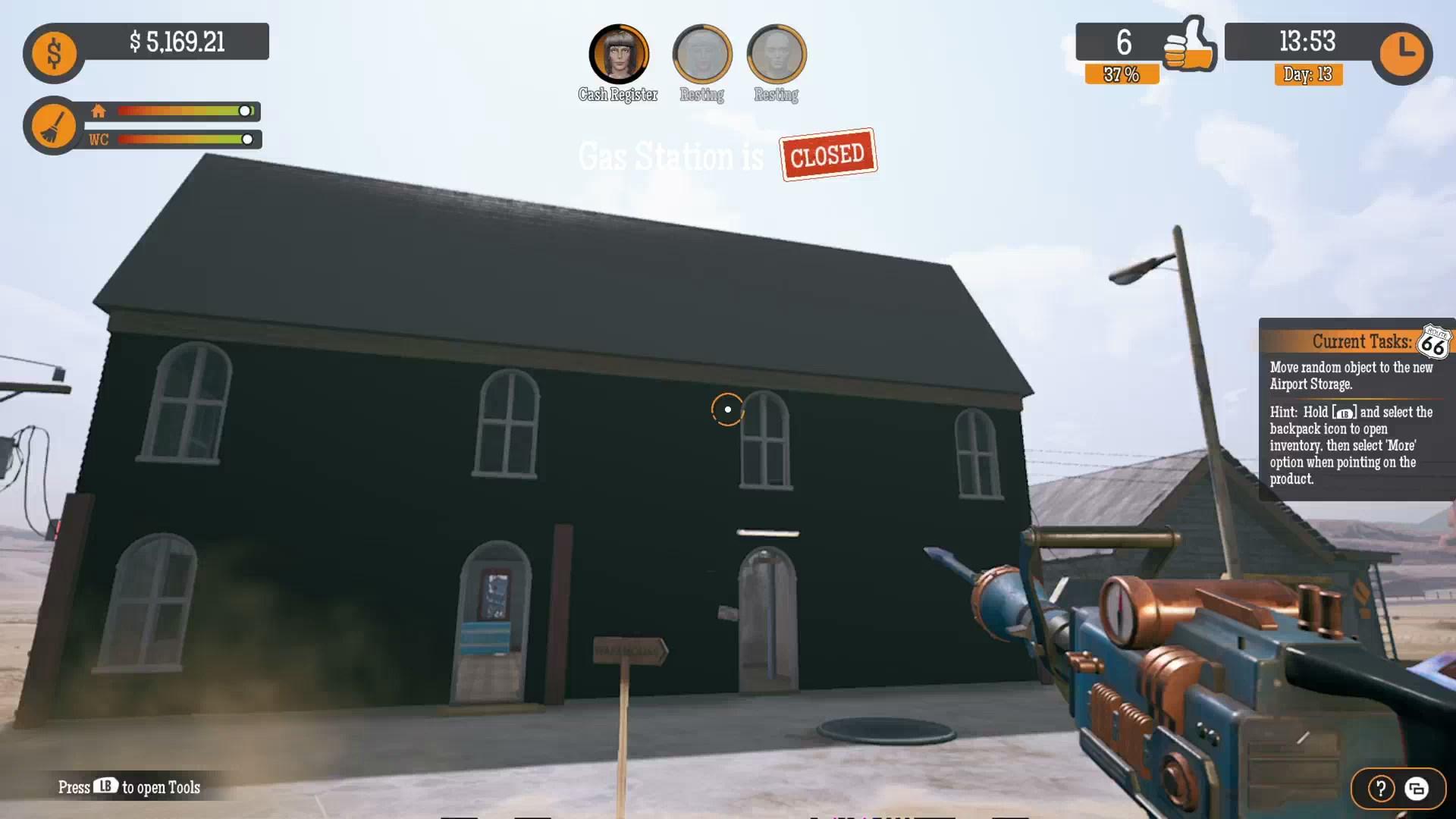The height and width of the screenshot is (819, 1456).
Task: Collapse the cleanliness status widget
Action: 53,125
